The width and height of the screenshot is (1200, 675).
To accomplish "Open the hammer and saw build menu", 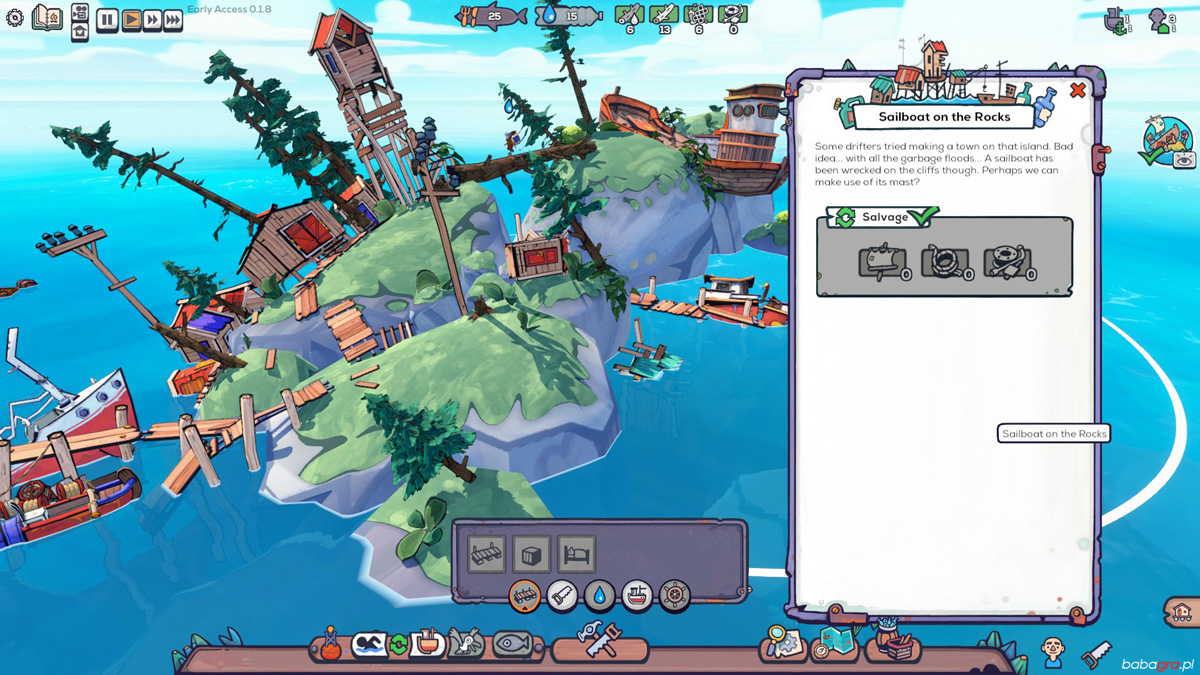I will [600, 640].
